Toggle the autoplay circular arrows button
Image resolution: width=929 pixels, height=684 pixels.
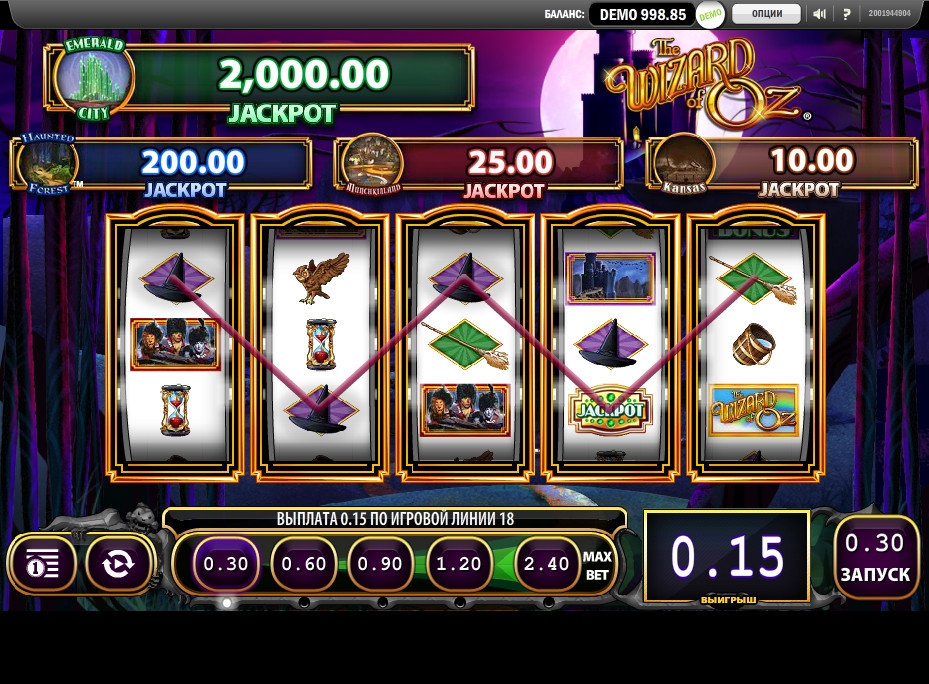point(118,564)
